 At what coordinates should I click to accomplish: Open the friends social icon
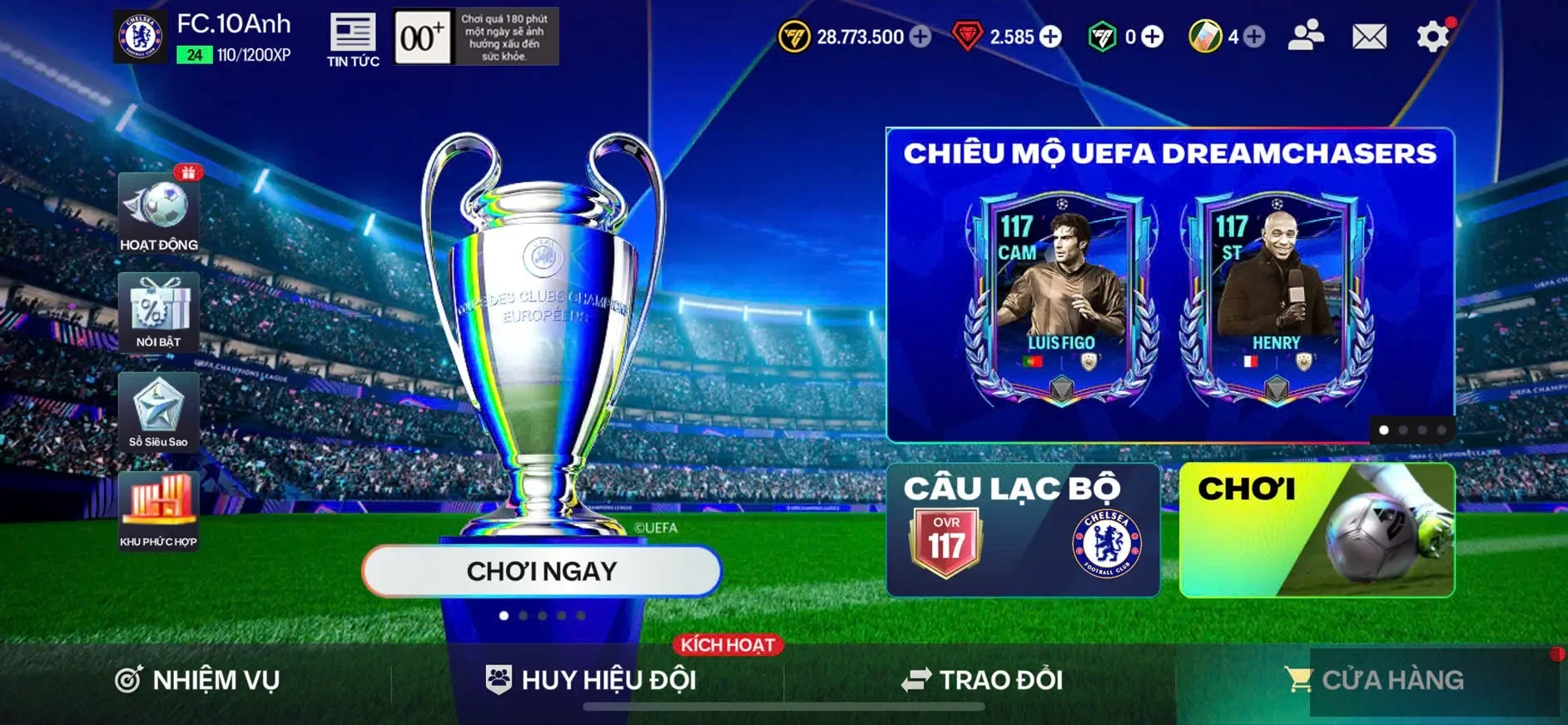1306,37
